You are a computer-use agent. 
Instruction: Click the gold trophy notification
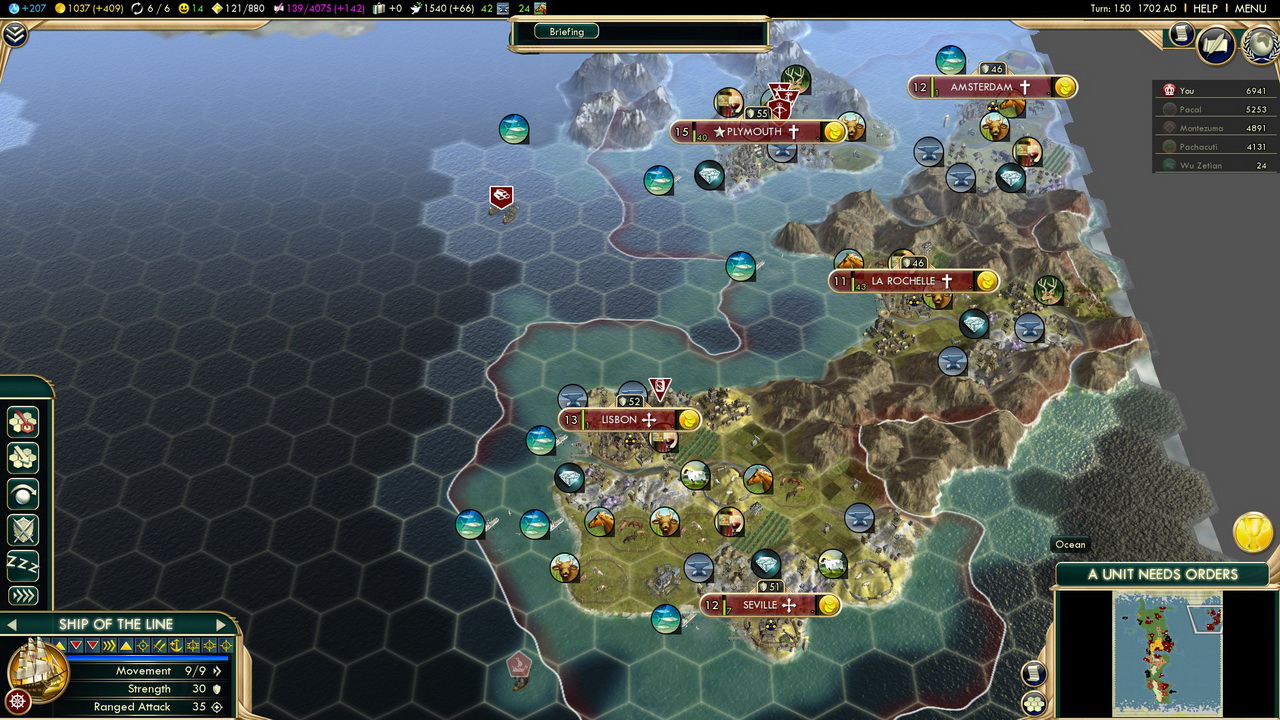[1252, 532]
